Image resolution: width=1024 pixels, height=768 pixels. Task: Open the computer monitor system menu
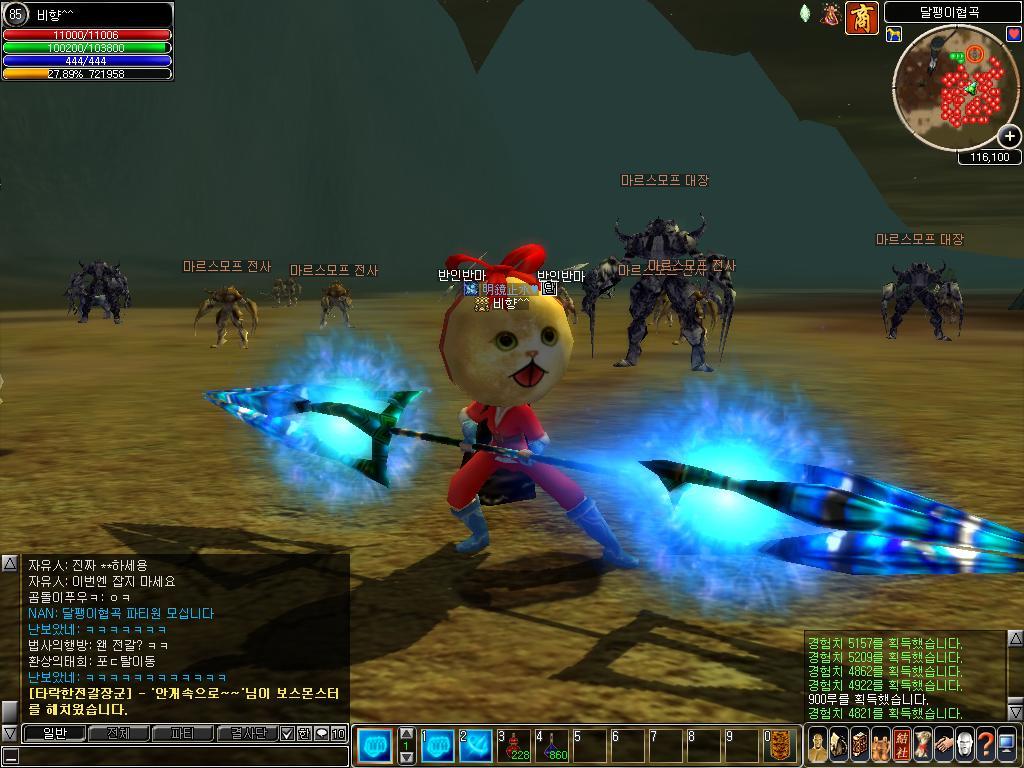[1006, 745]
